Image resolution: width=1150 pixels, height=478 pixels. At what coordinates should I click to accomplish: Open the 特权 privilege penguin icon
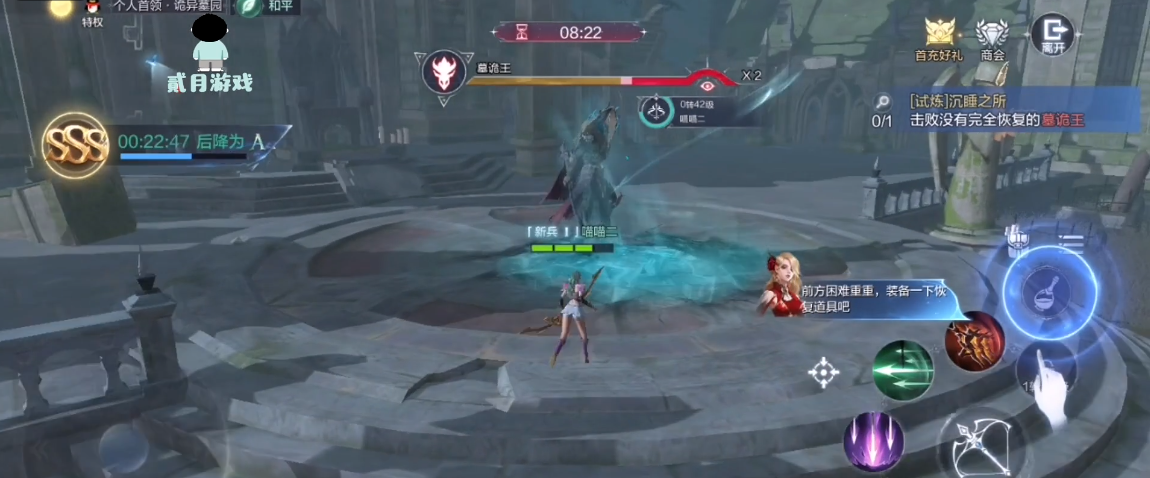click(x=92, y=10)
